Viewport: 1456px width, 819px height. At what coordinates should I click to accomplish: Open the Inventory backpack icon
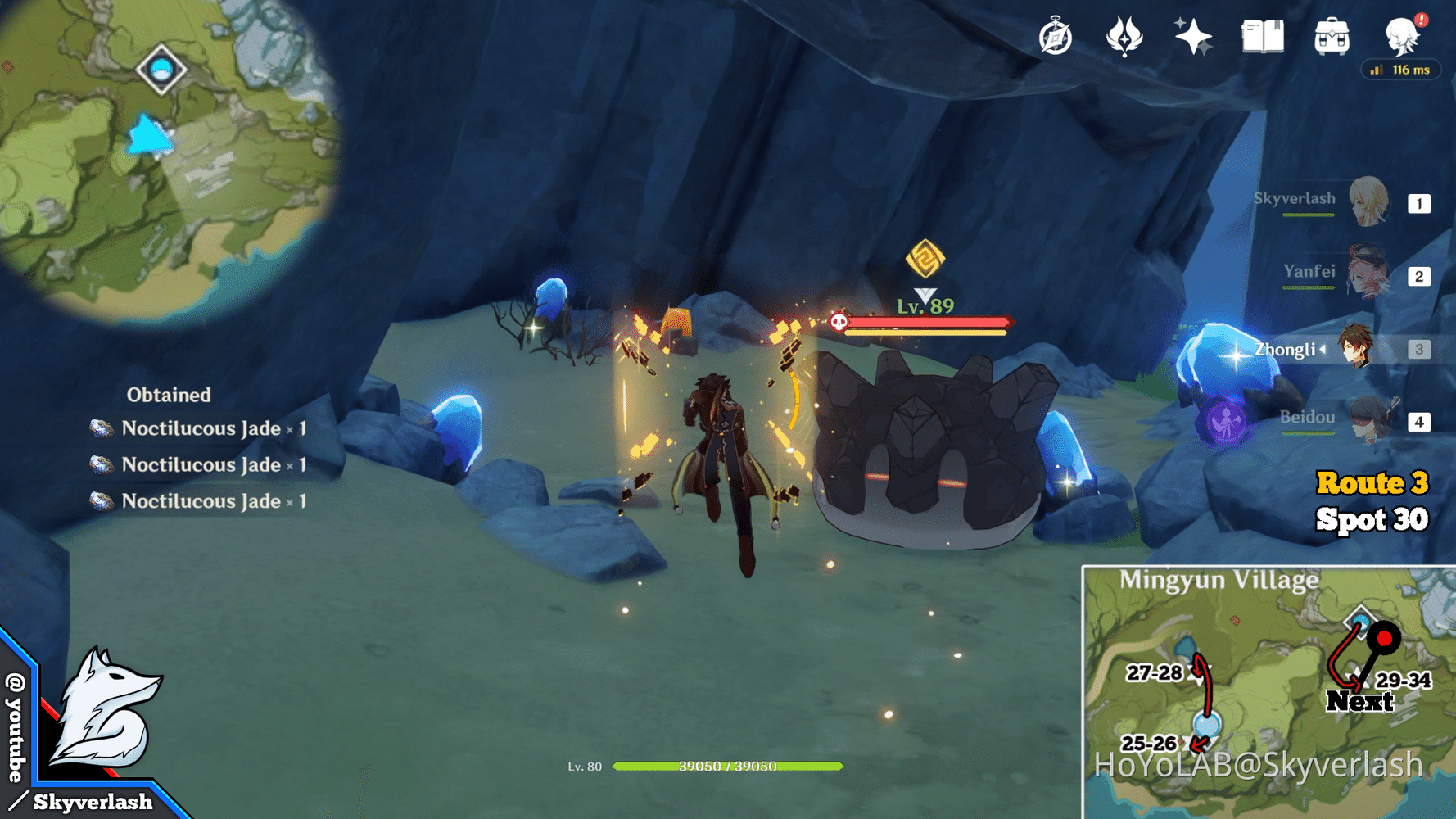(1332, 36)
